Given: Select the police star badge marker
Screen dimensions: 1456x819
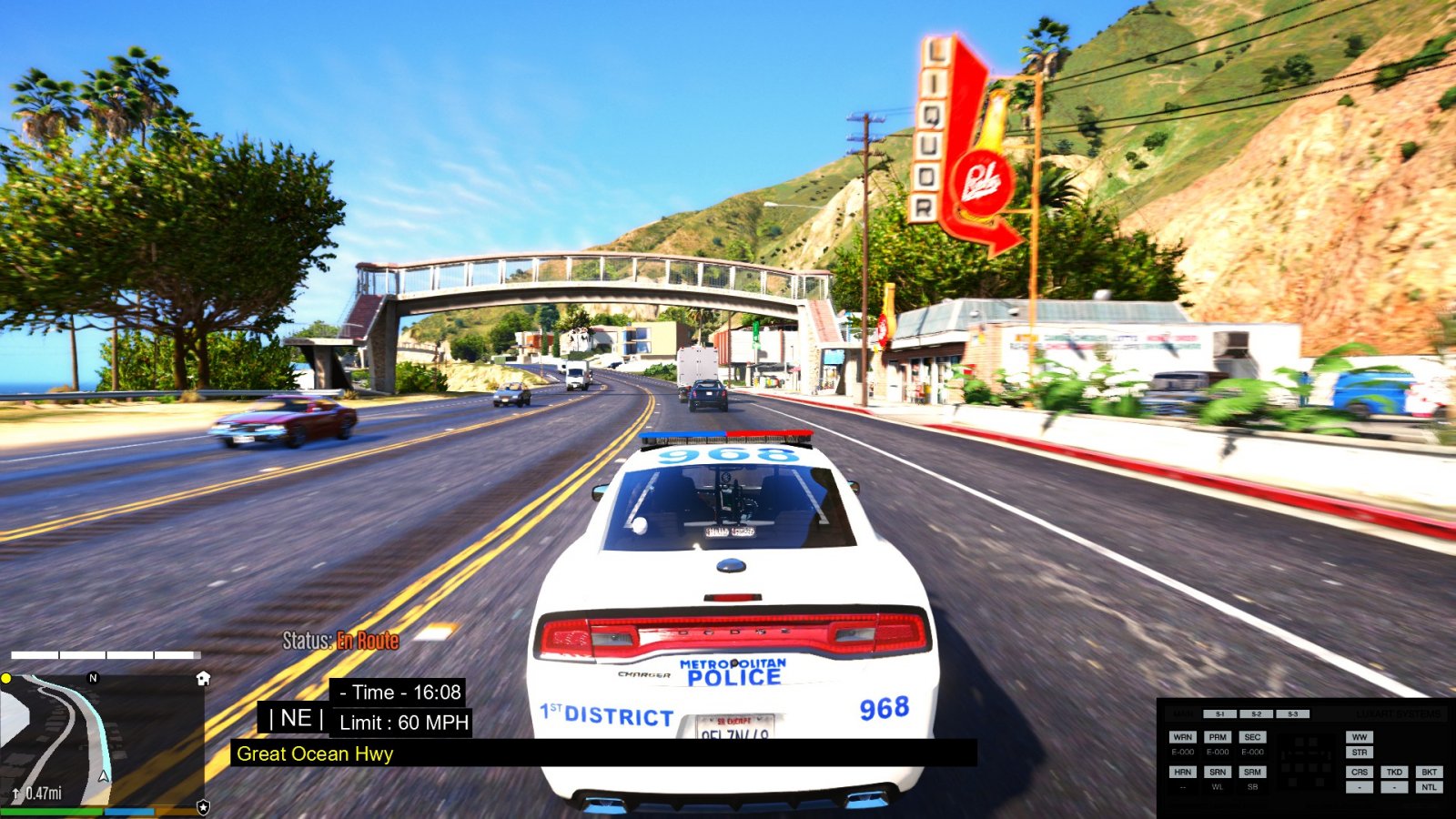Looking at the screenshot, I should (203, 807).
